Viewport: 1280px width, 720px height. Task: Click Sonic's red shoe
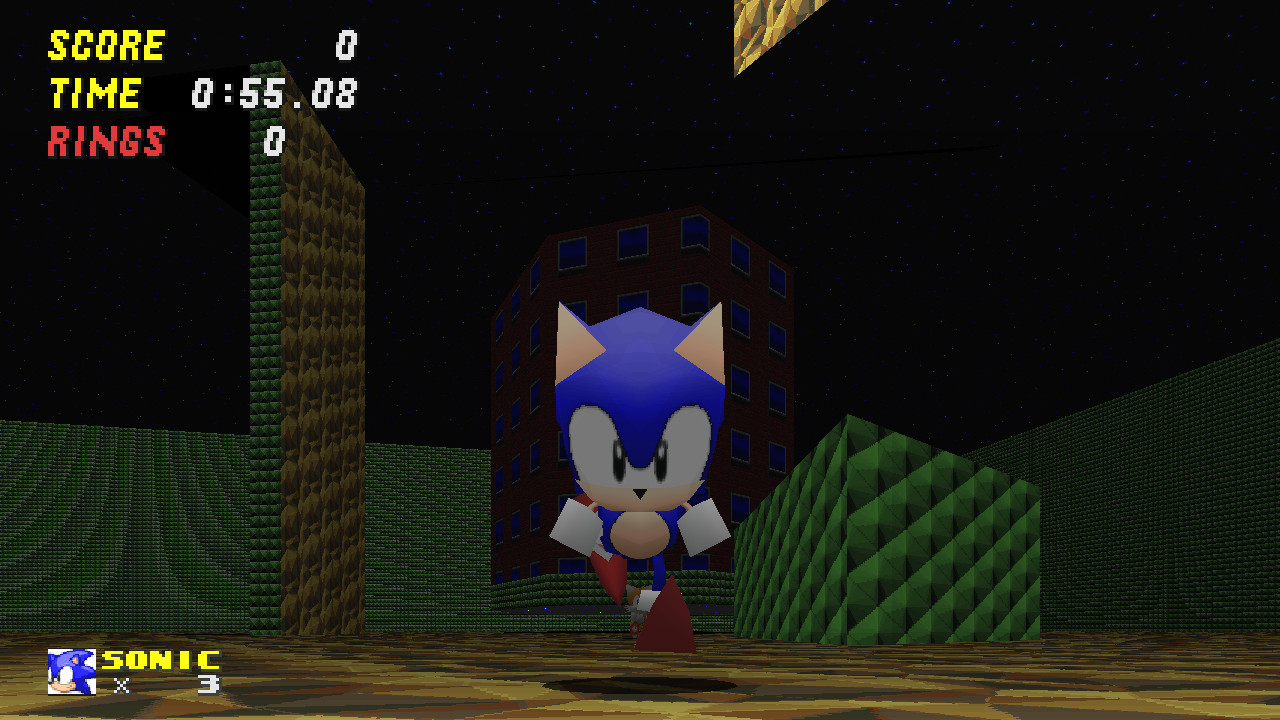tap(664, 622)
